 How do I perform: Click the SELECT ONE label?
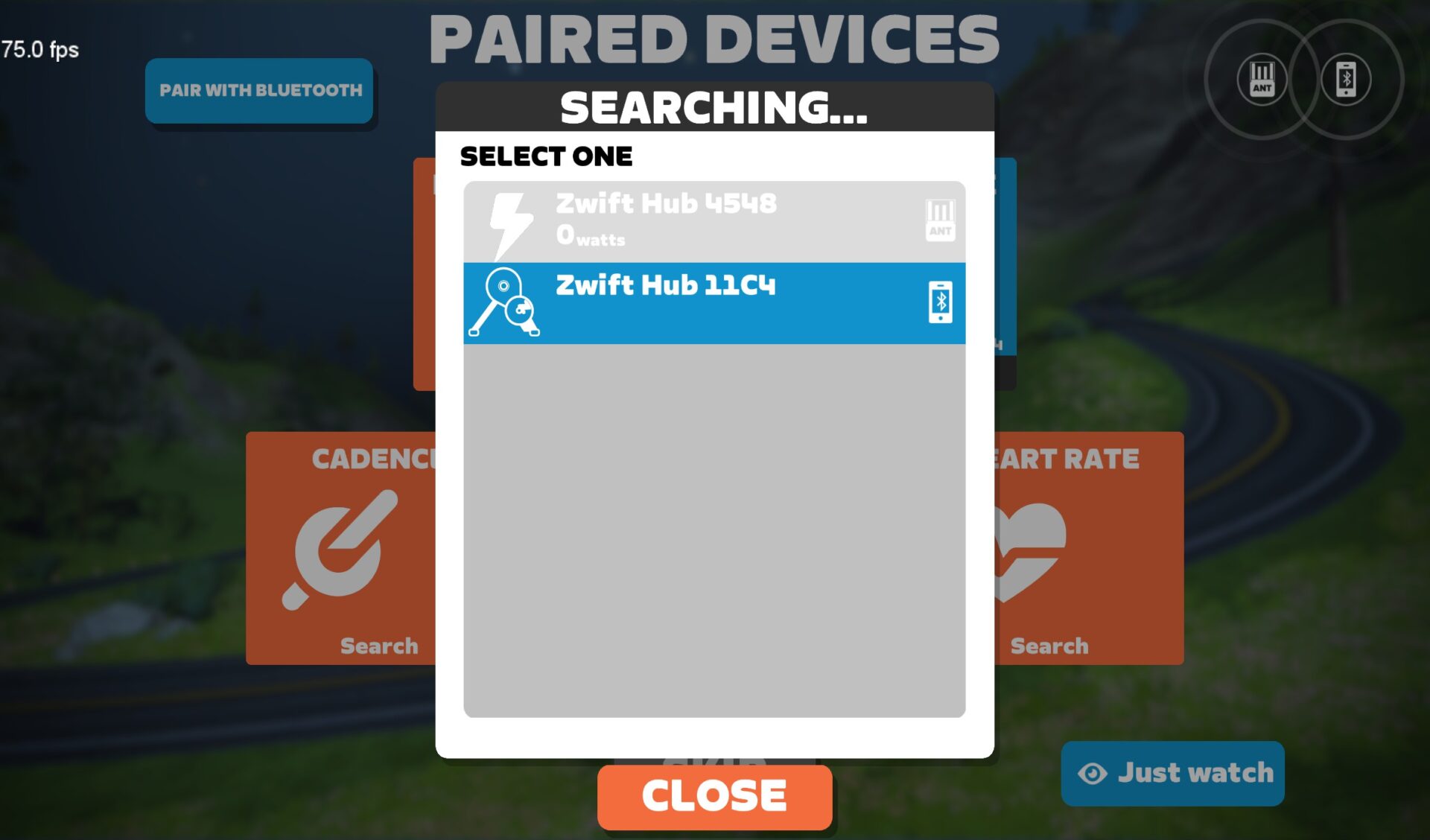coord(547,156)
